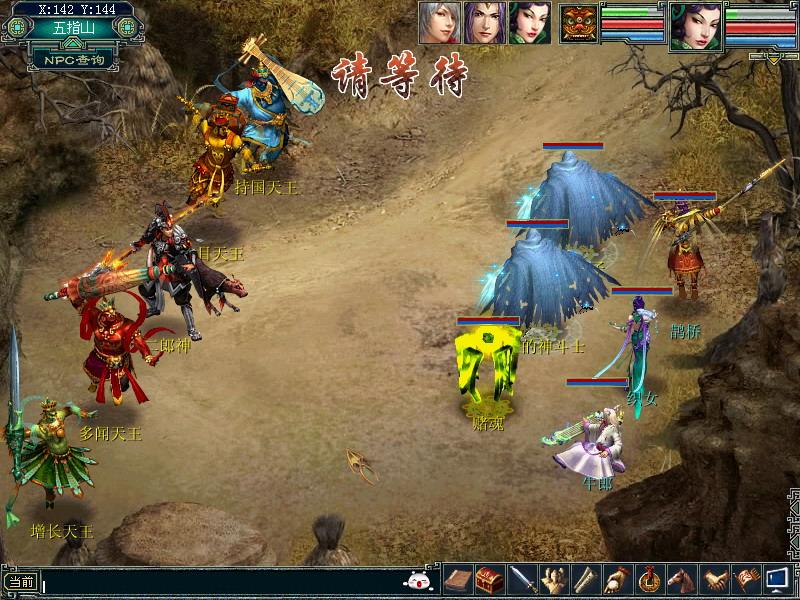Image resolution: width=800 pixels, height=600 pixels.
Task: Click the hand holding pearl icon
Action: point(618,579)
